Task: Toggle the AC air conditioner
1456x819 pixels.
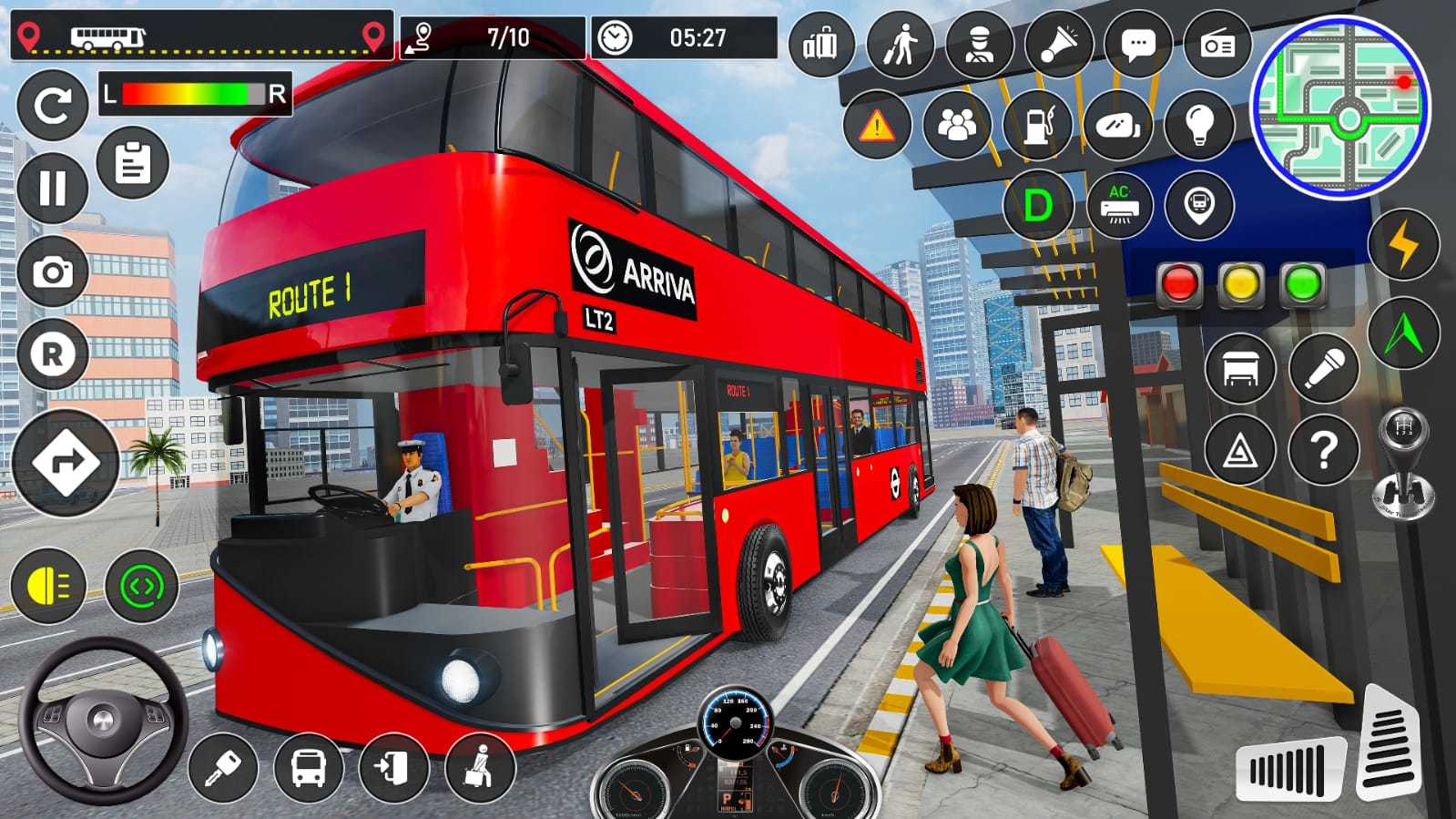Action: [x=1119, y=206]
